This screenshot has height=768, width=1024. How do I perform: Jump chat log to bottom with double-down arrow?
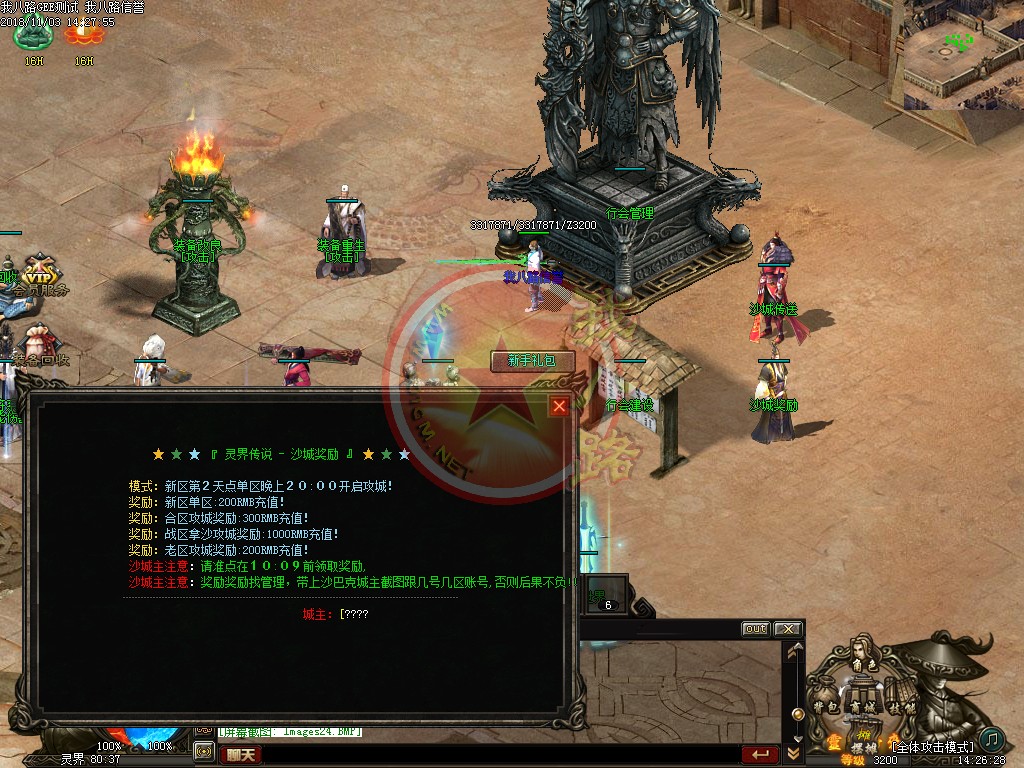(x=795, y=753)
